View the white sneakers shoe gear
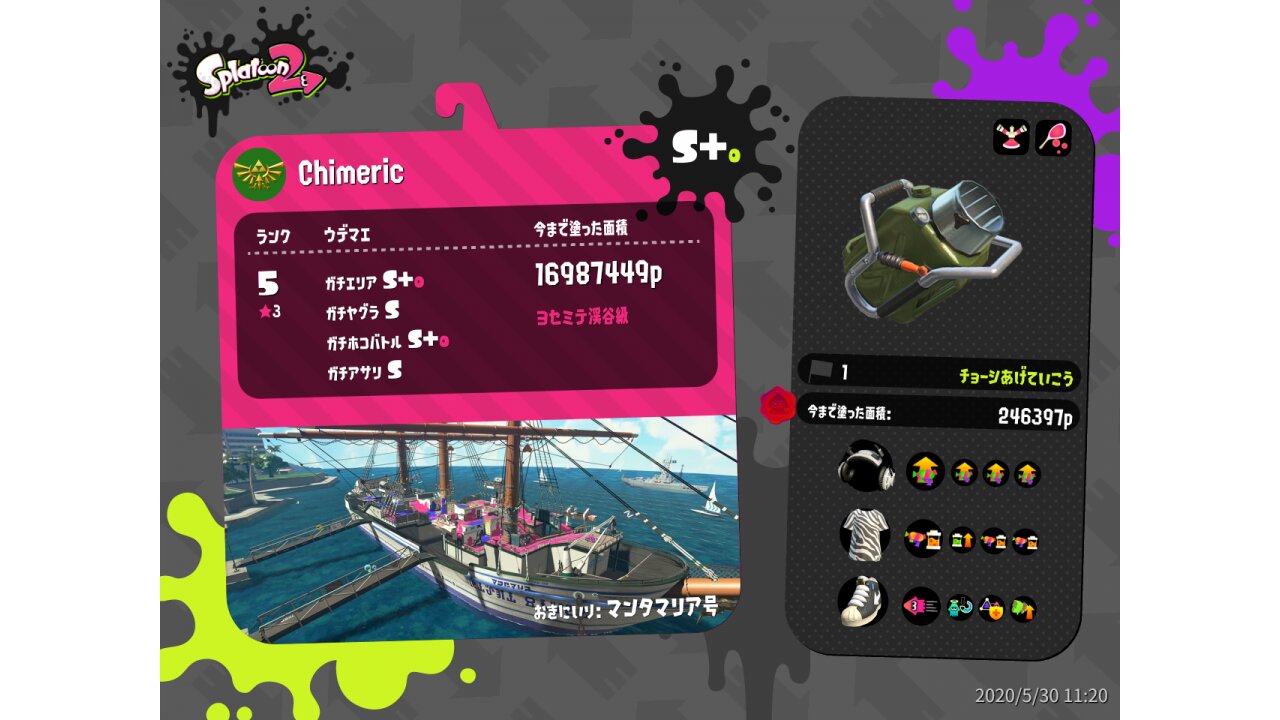 pyautogui.click(x=863, y=601)
